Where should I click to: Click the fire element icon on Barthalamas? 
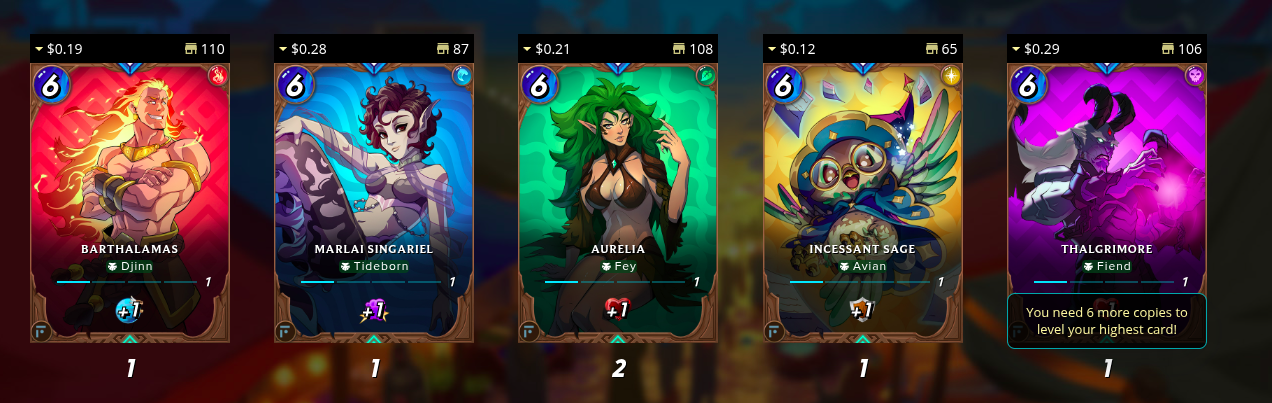pyautogui.click(x=218, y=75)
